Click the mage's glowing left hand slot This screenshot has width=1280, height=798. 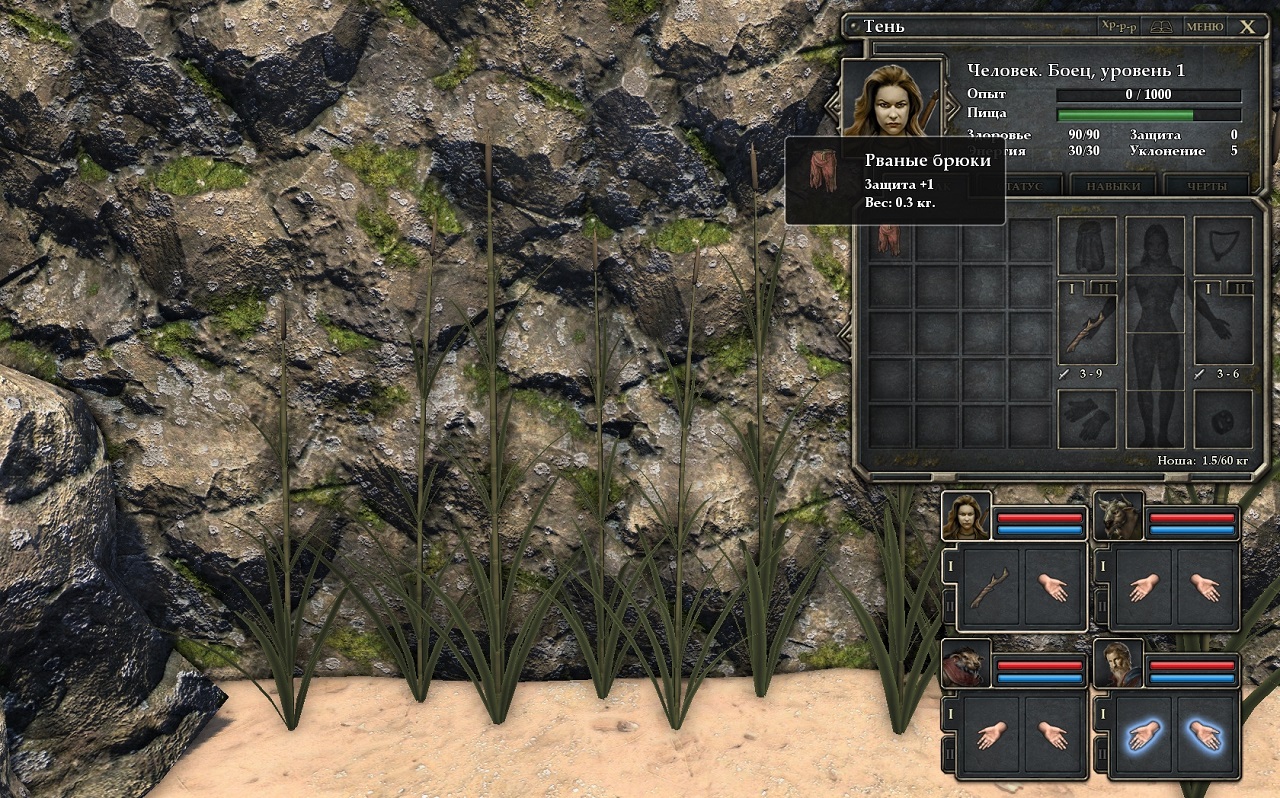(1141, 737)
